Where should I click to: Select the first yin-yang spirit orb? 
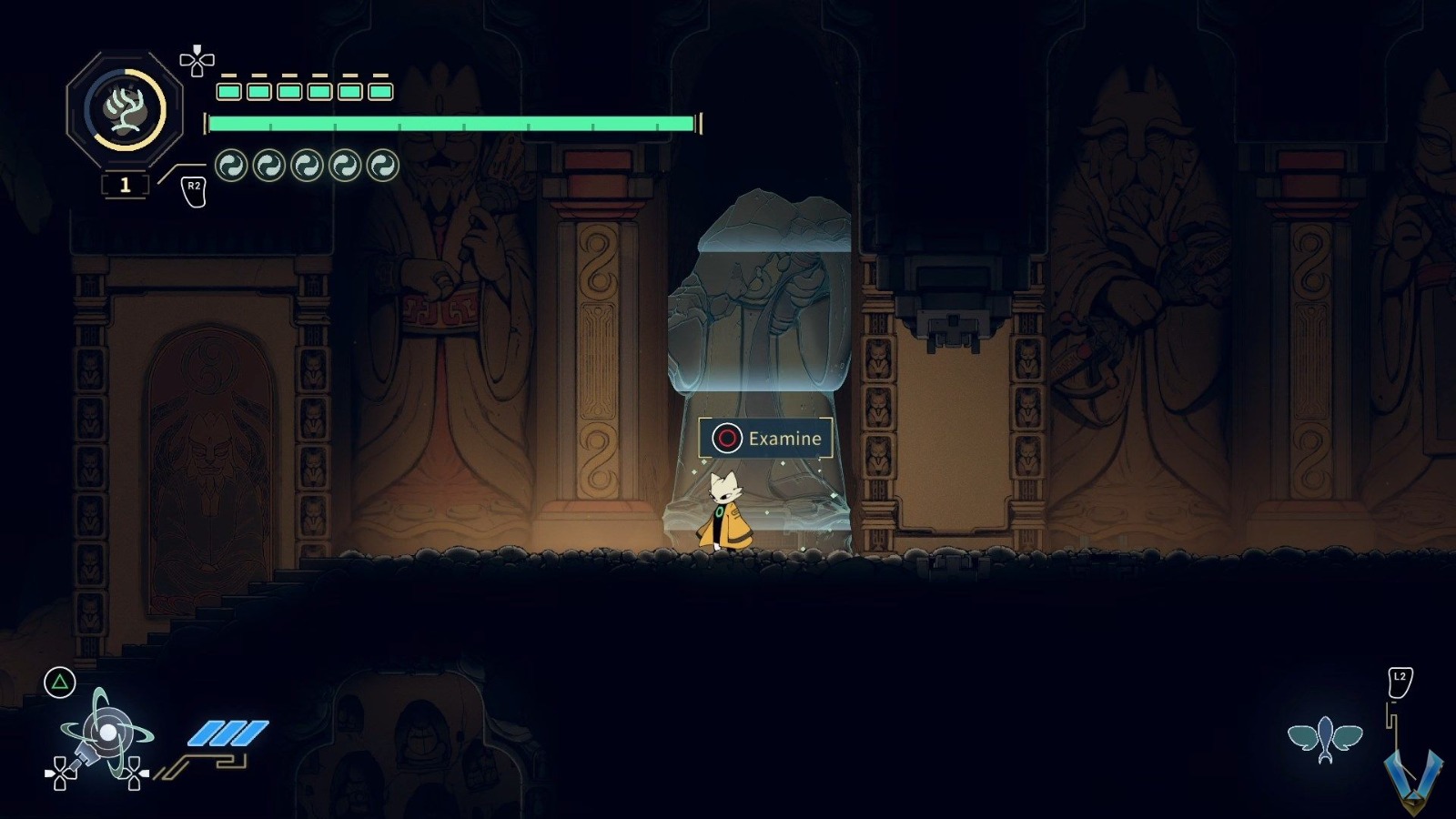230,165
